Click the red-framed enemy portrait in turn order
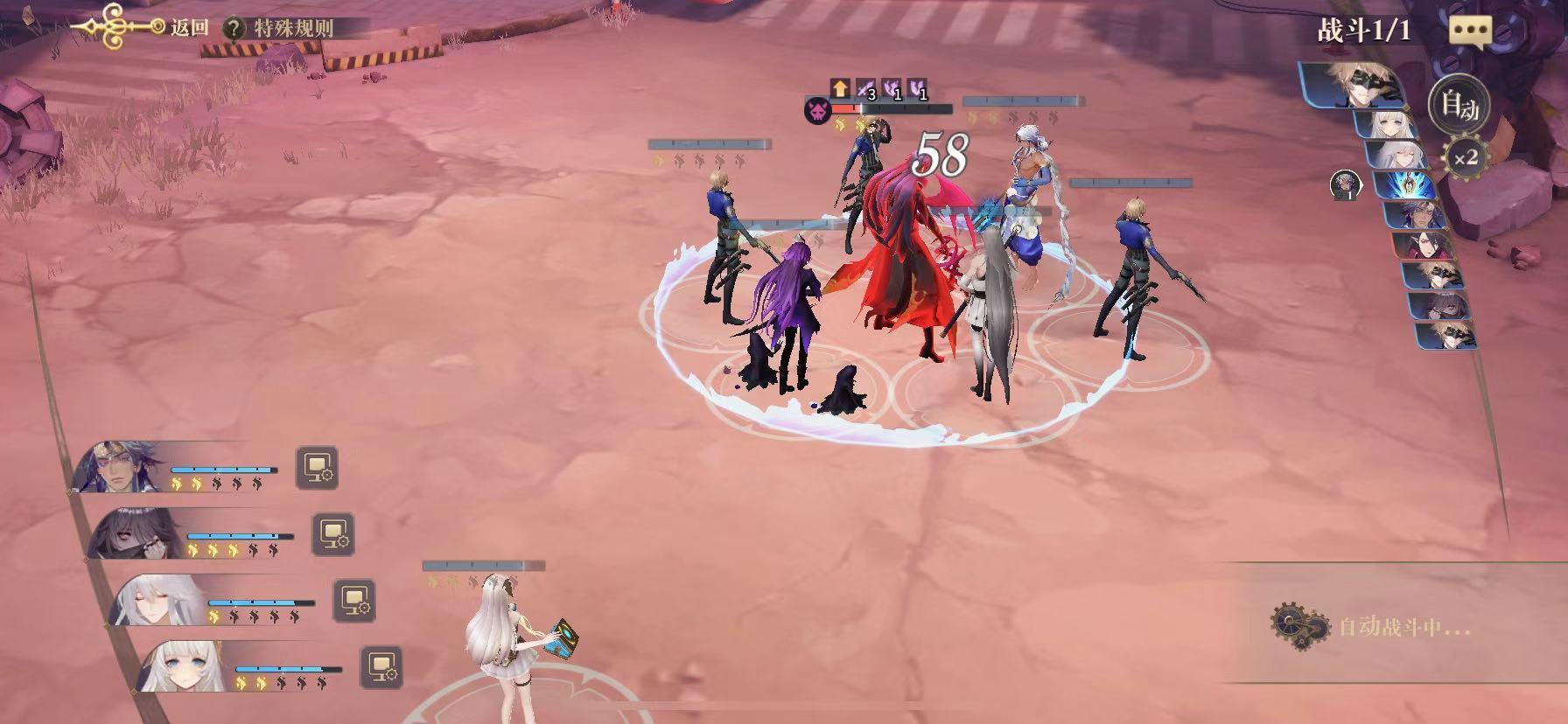 tap(1423, 244)
